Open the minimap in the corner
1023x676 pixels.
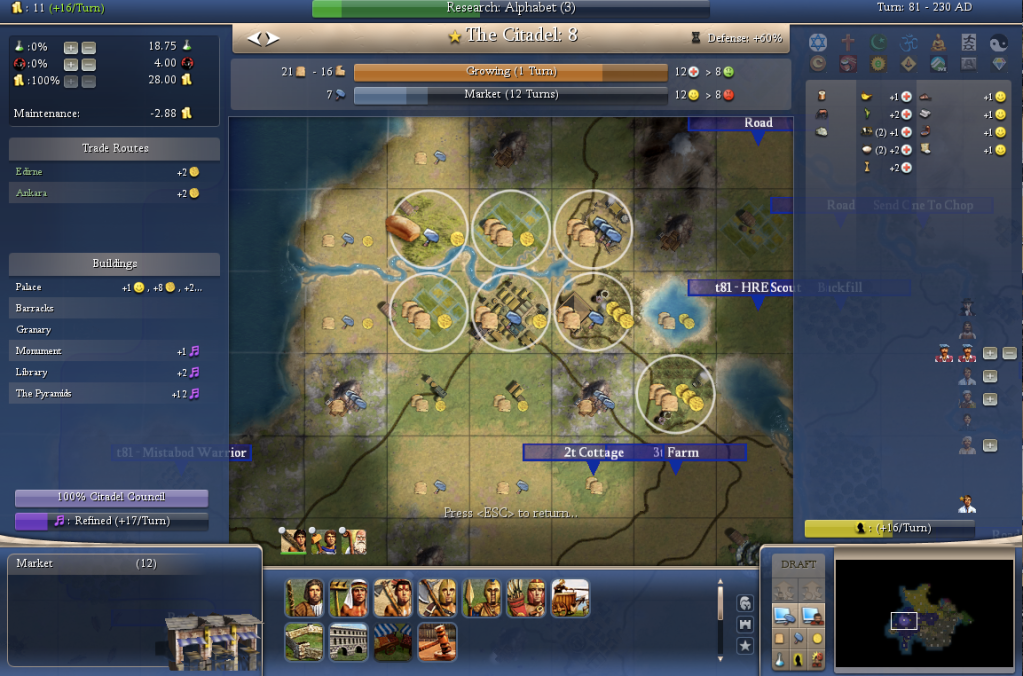(x=924, y=613)
